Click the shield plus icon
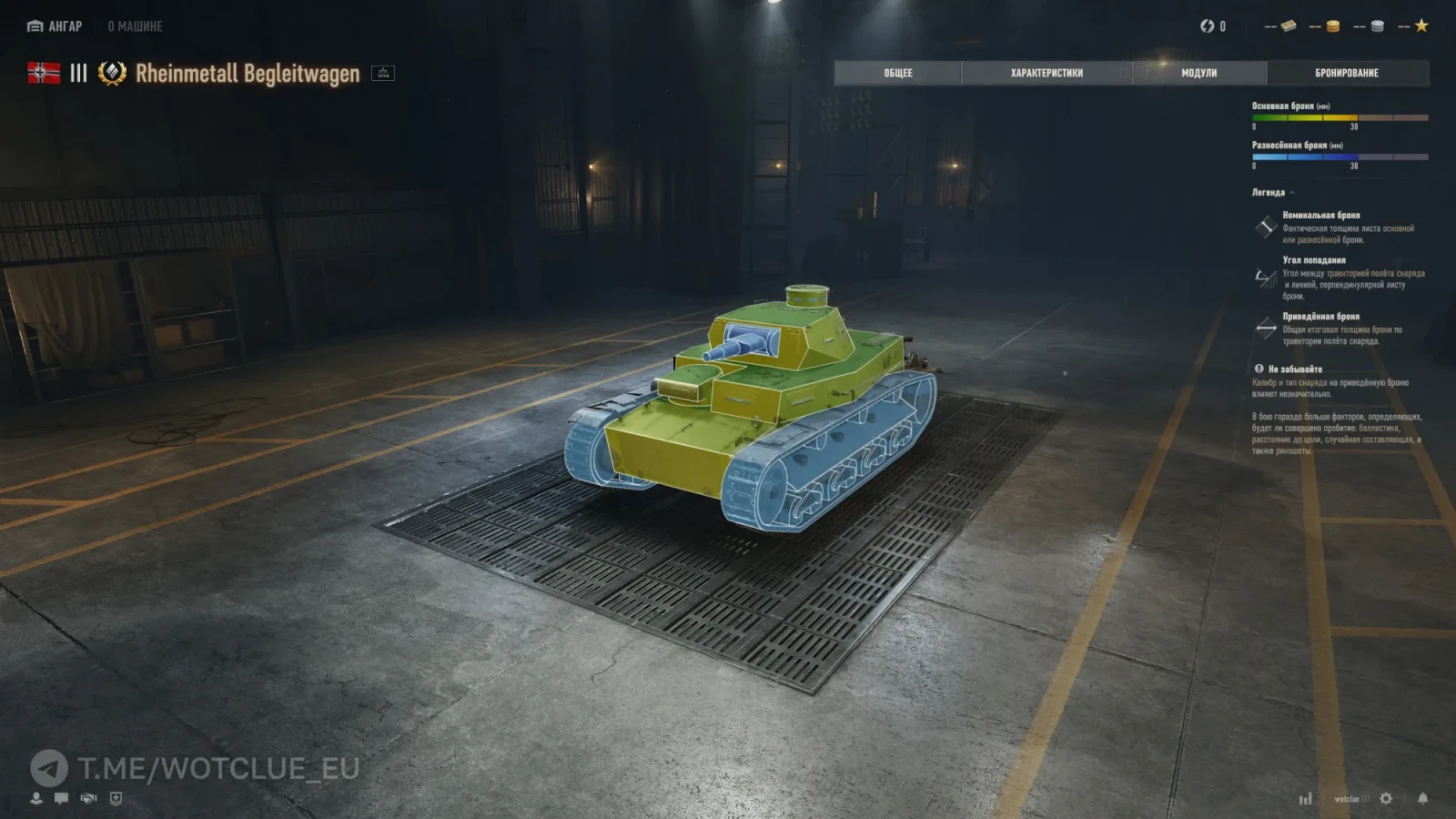 [116, 798]
